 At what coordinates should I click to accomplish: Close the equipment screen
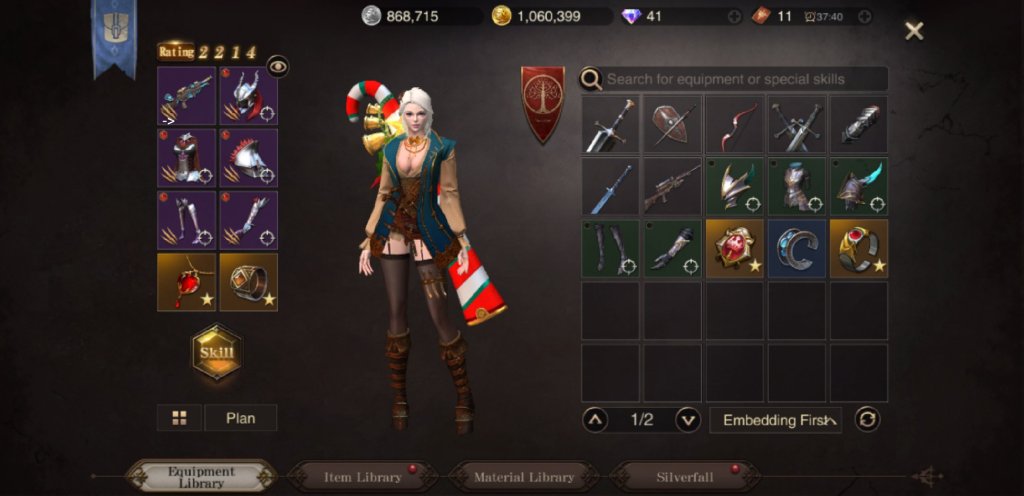(x=914, y=31)
